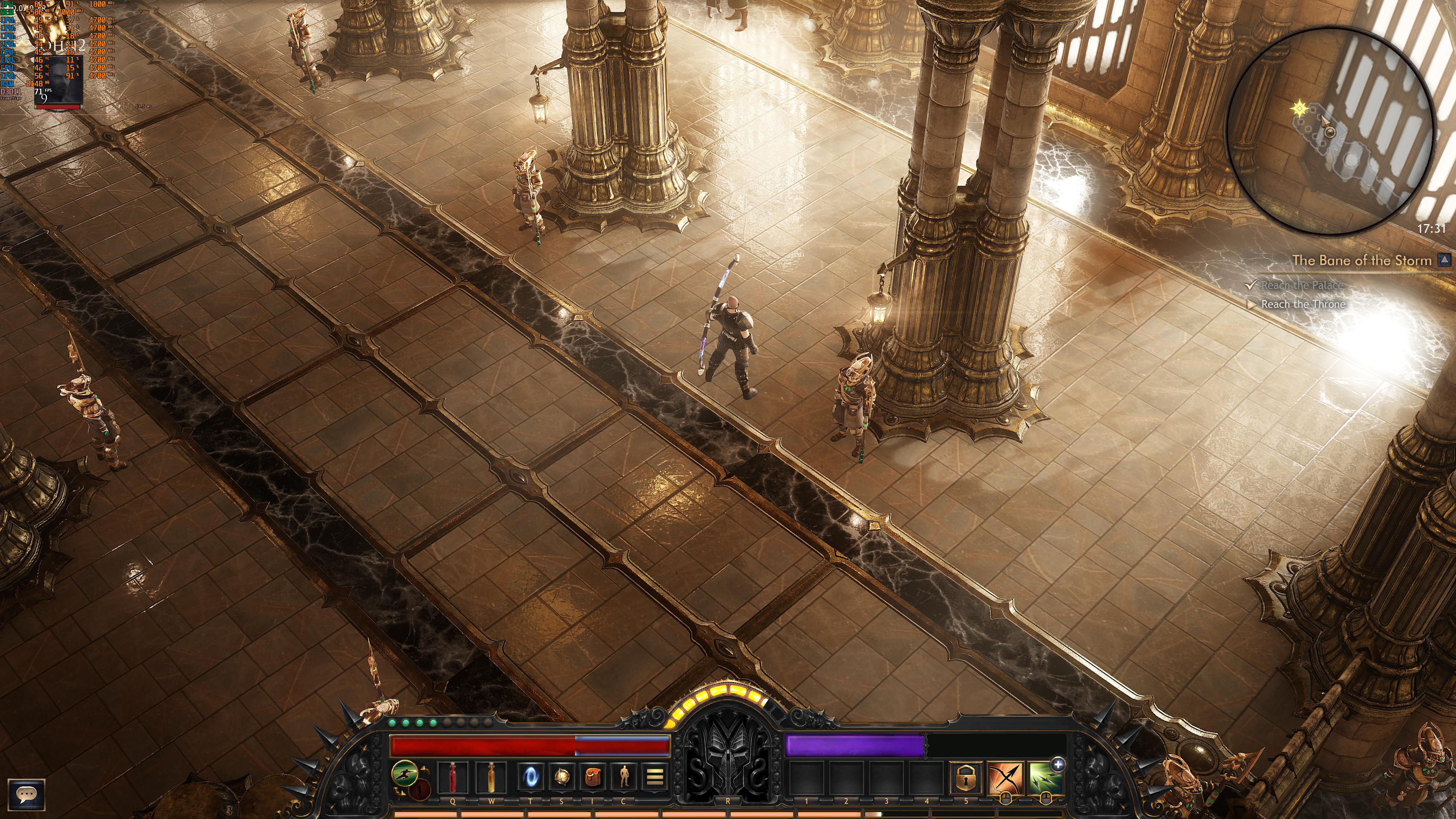This screenshot has width=1456, height=819.
Task: Click the blue plus skill point button
Action: 1057,764
